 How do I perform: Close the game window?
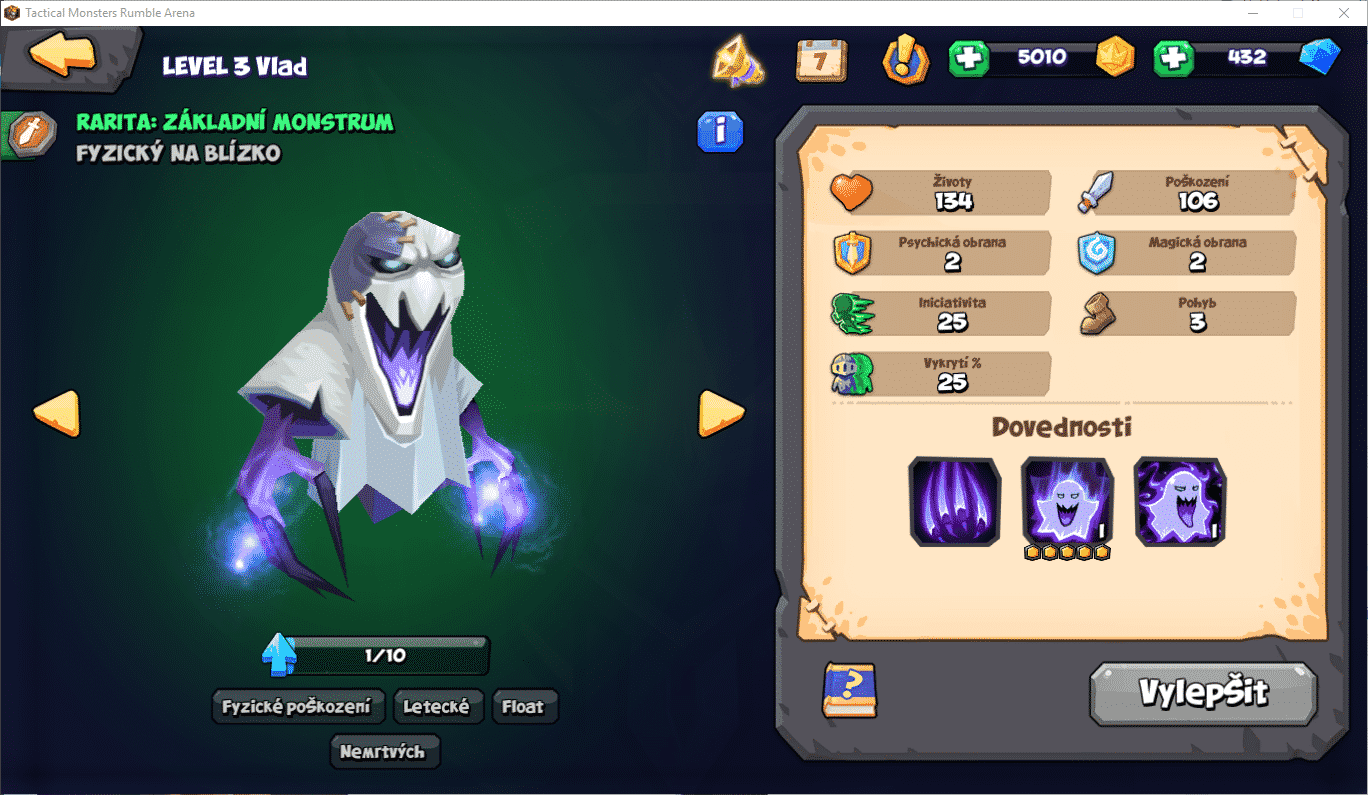click(x=1344, y=13)
